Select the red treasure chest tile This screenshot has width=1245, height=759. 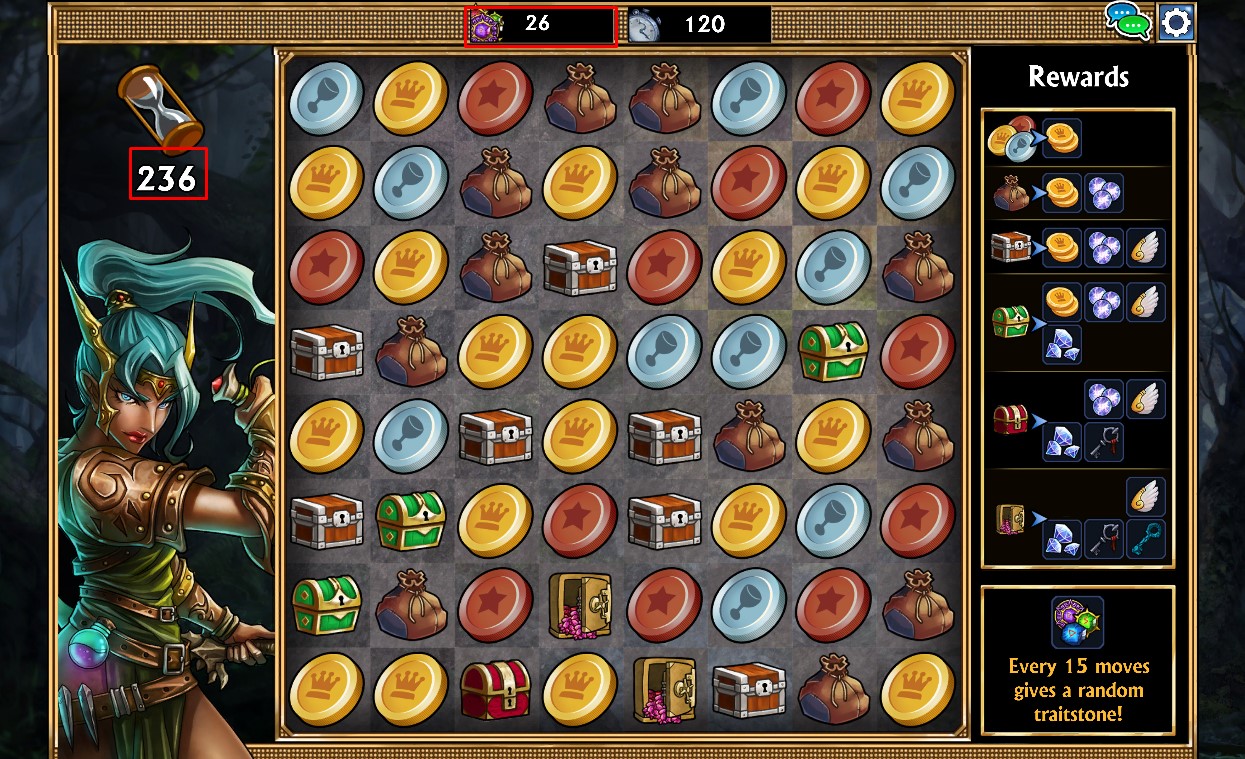tap(495, 690)
